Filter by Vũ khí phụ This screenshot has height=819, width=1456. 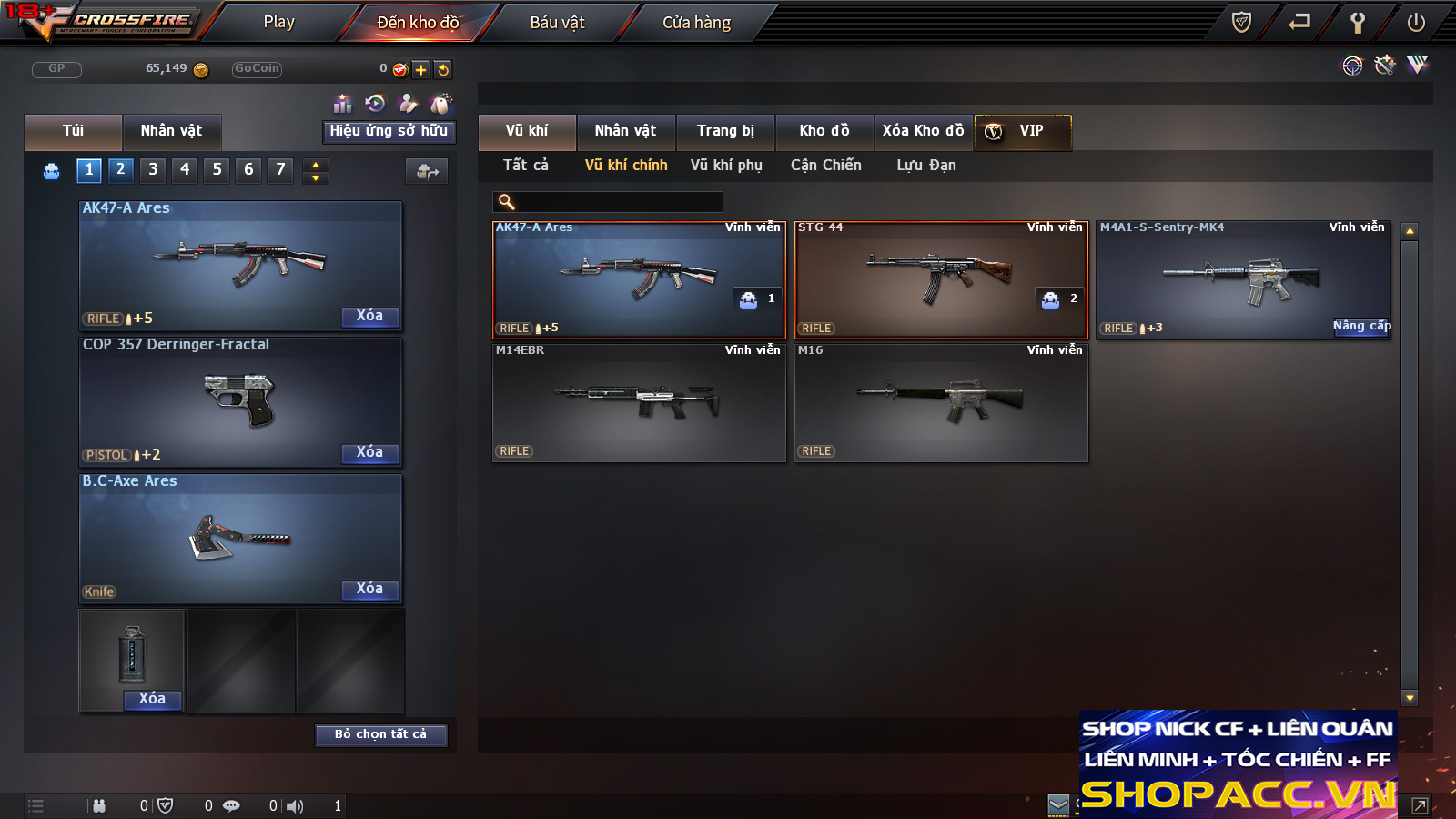click(x=726, y=166)
